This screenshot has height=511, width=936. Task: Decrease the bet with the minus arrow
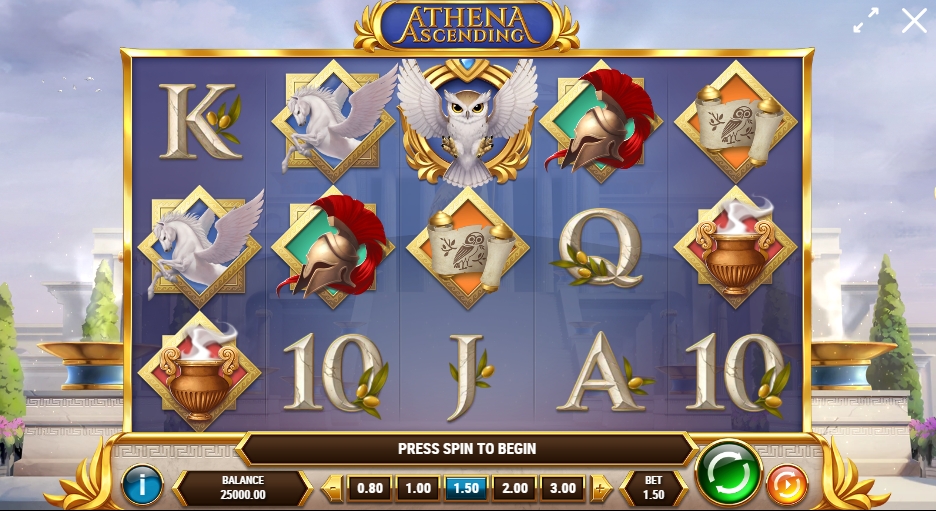(334, 489)
